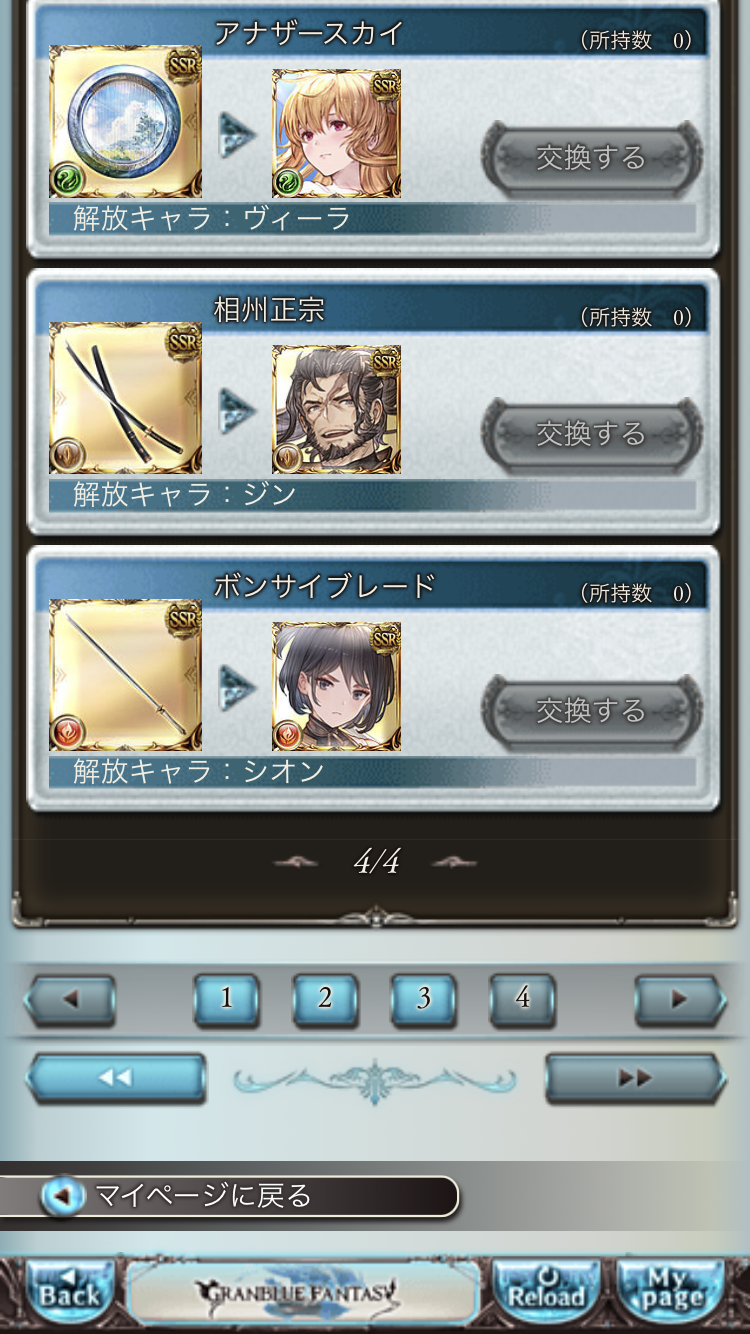Viewport: 750px width, 1334px height.
Task: Go to page 2
Action: [325, 999]
